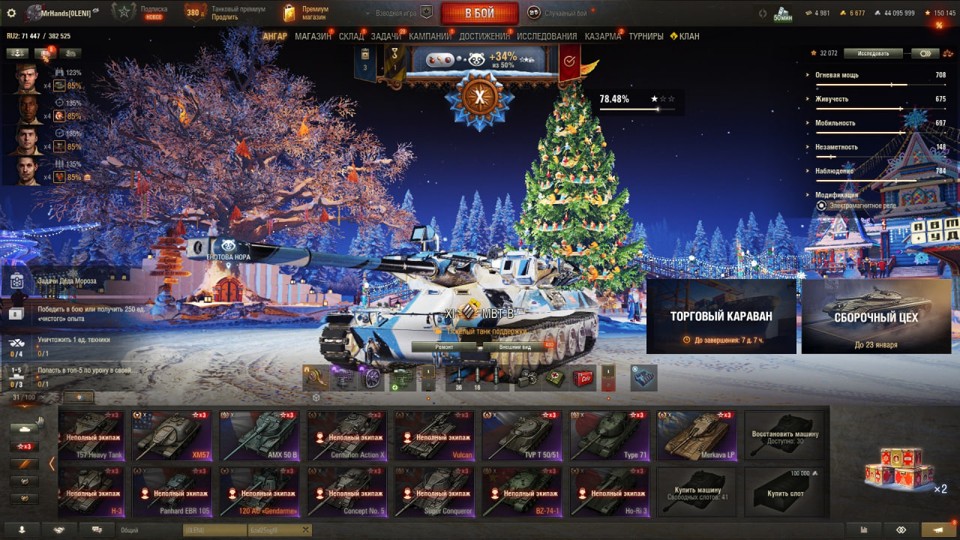Open the Премиум магазин
This screenshot has width=960, height=540.
click(x=306, y=13)
